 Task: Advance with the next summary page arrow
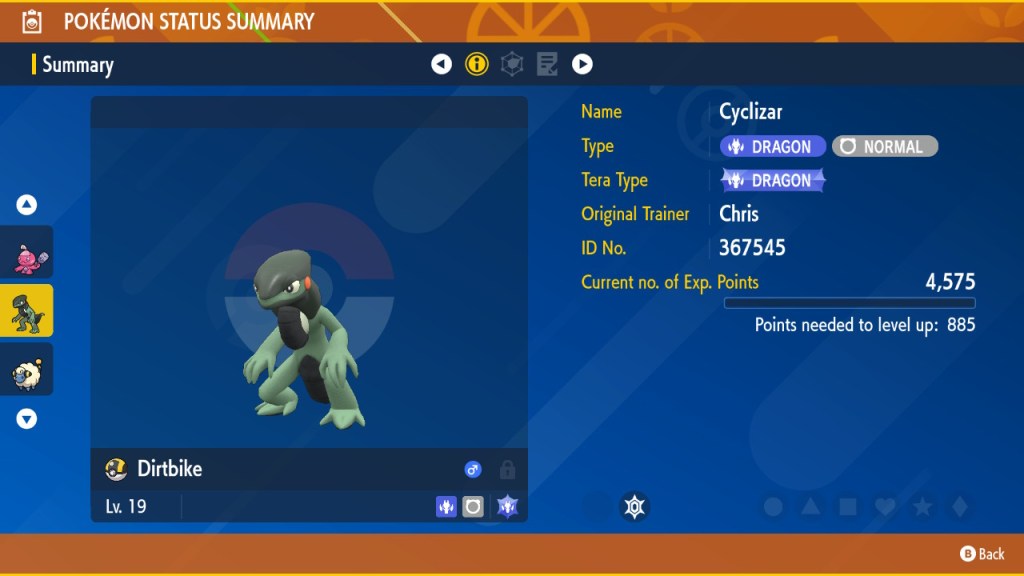tap(582, 65)
